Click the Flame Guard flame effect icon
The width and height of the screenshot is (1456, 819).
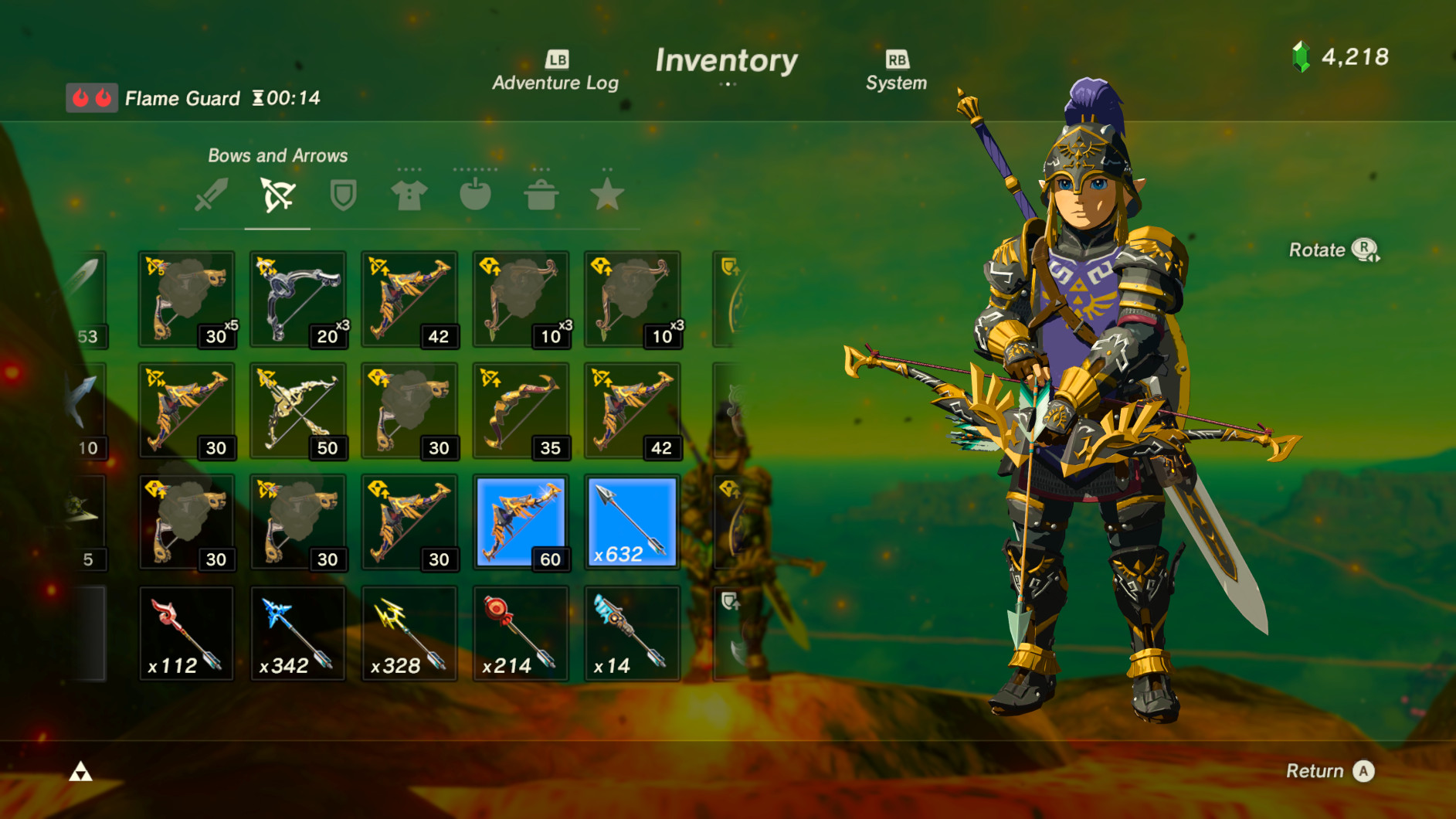point(91,97)
